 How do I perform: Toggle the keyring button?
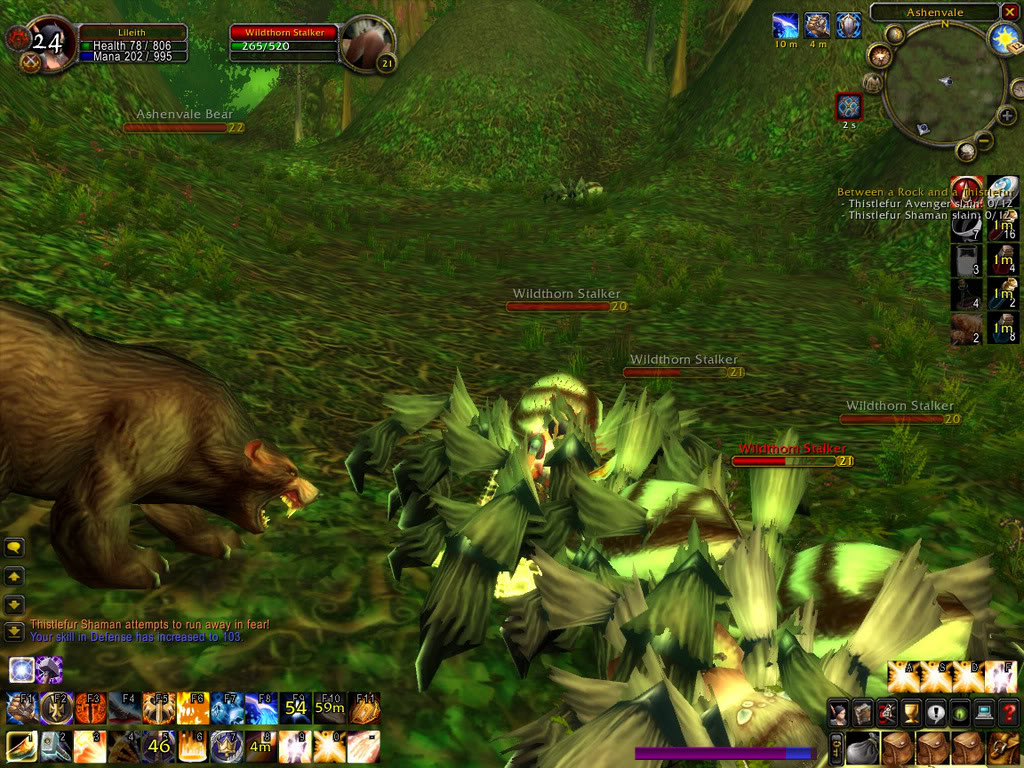(x=836, y=748)
